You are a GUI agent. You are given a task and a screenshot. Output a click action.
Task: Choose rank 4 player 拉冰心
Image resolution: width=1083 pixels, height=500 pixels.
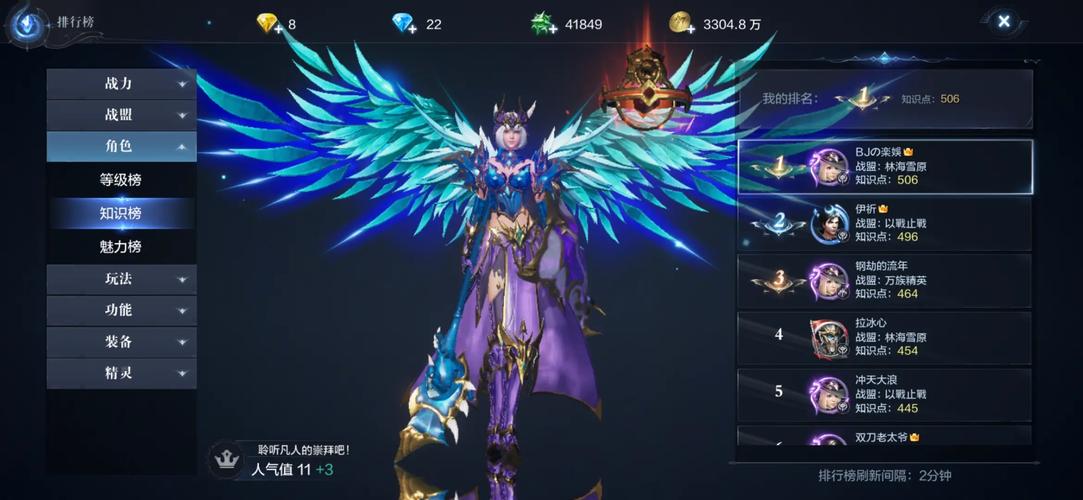click(x=885, y=337)
